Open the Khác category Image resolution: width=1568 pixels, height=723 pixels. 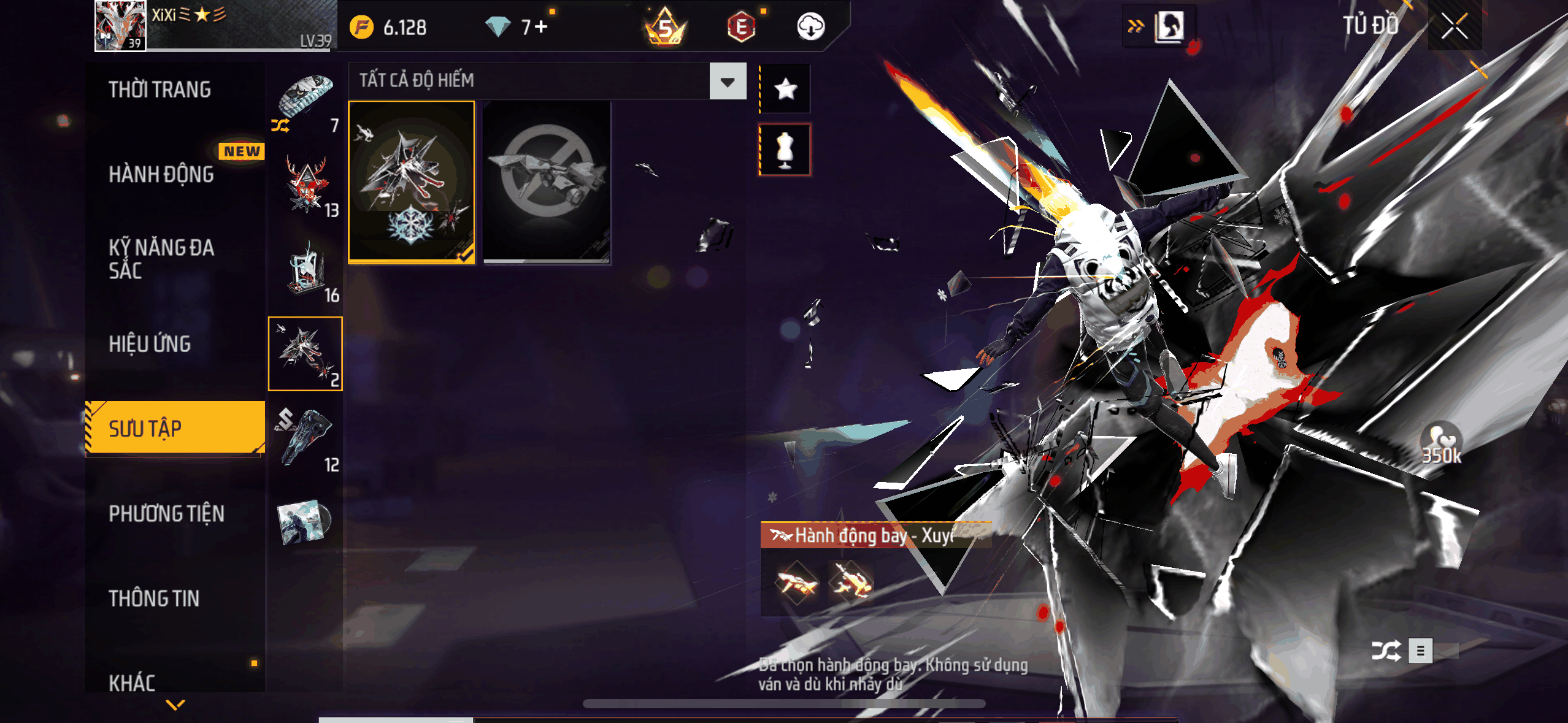pyautogui.click(x=132, y=683)
